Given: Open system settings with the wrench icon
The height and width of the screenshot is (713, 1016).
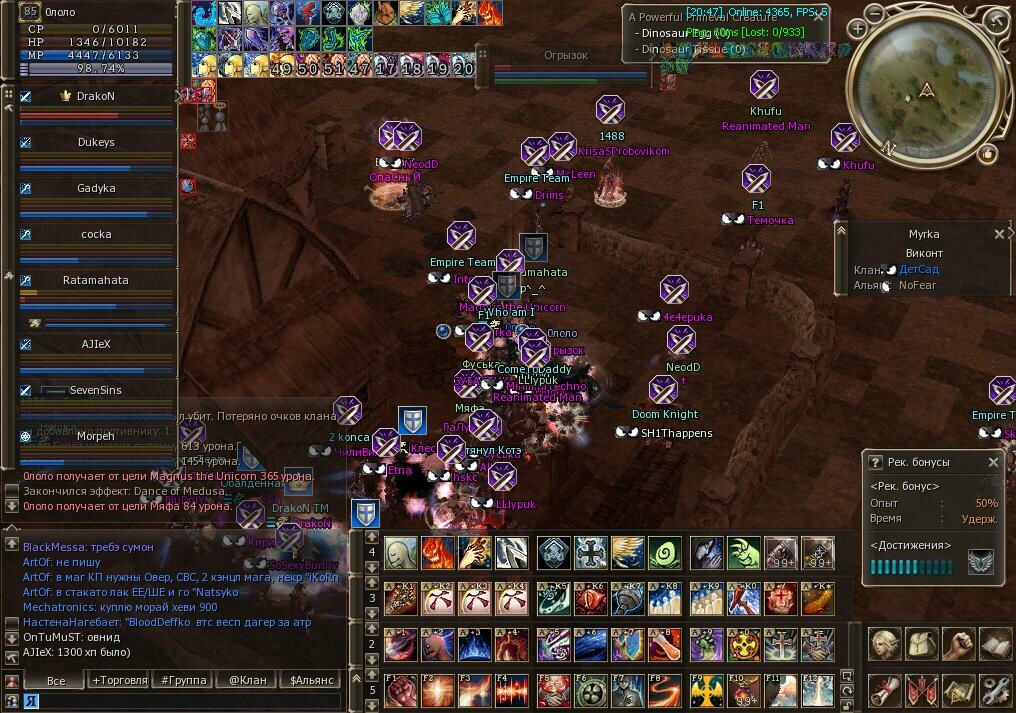Looking at the screenshot, I should coord(995,690).
